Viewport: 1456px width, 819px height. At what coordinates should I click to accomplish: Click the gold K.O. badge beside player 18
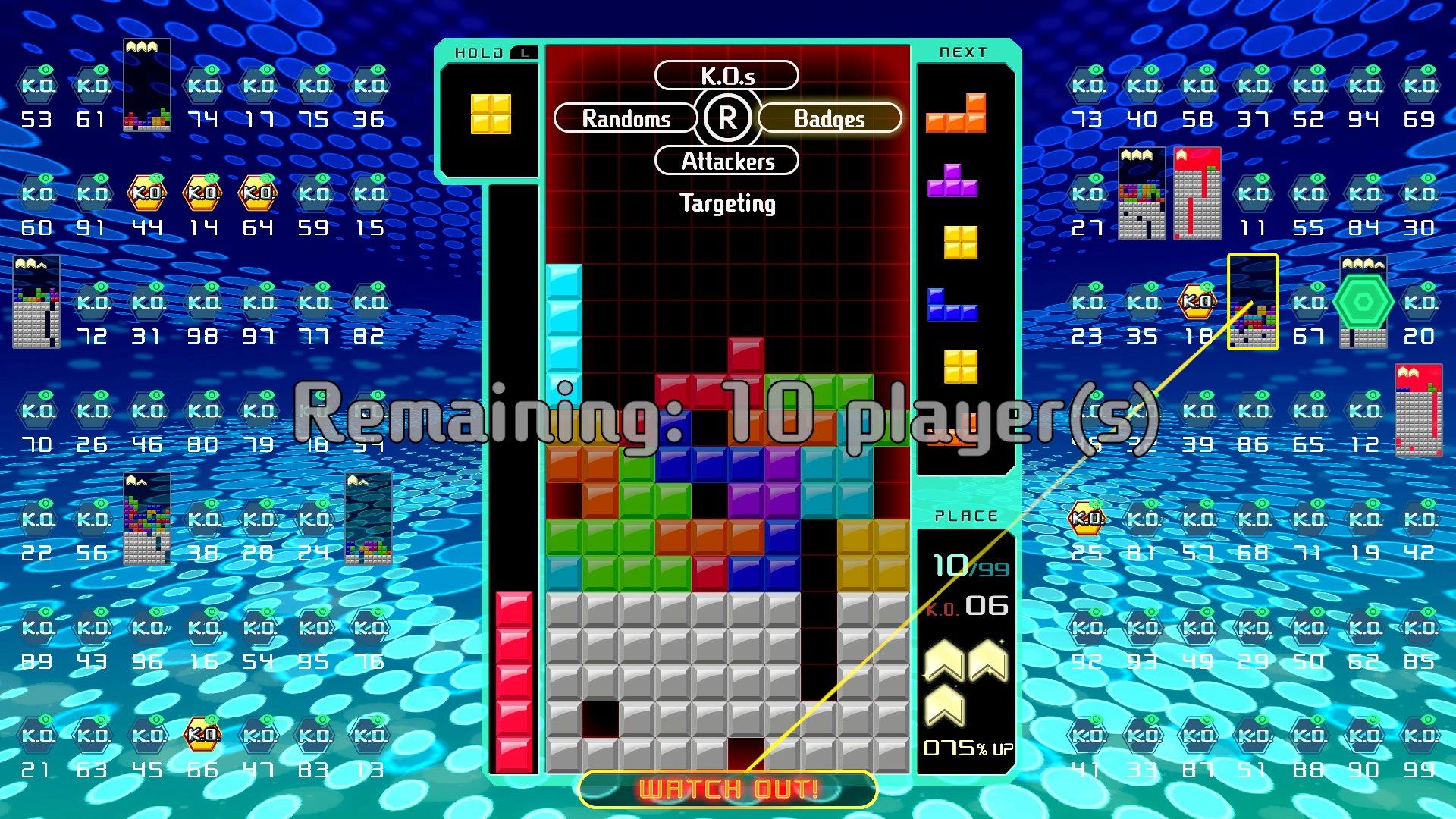(x=1197, y=302)
